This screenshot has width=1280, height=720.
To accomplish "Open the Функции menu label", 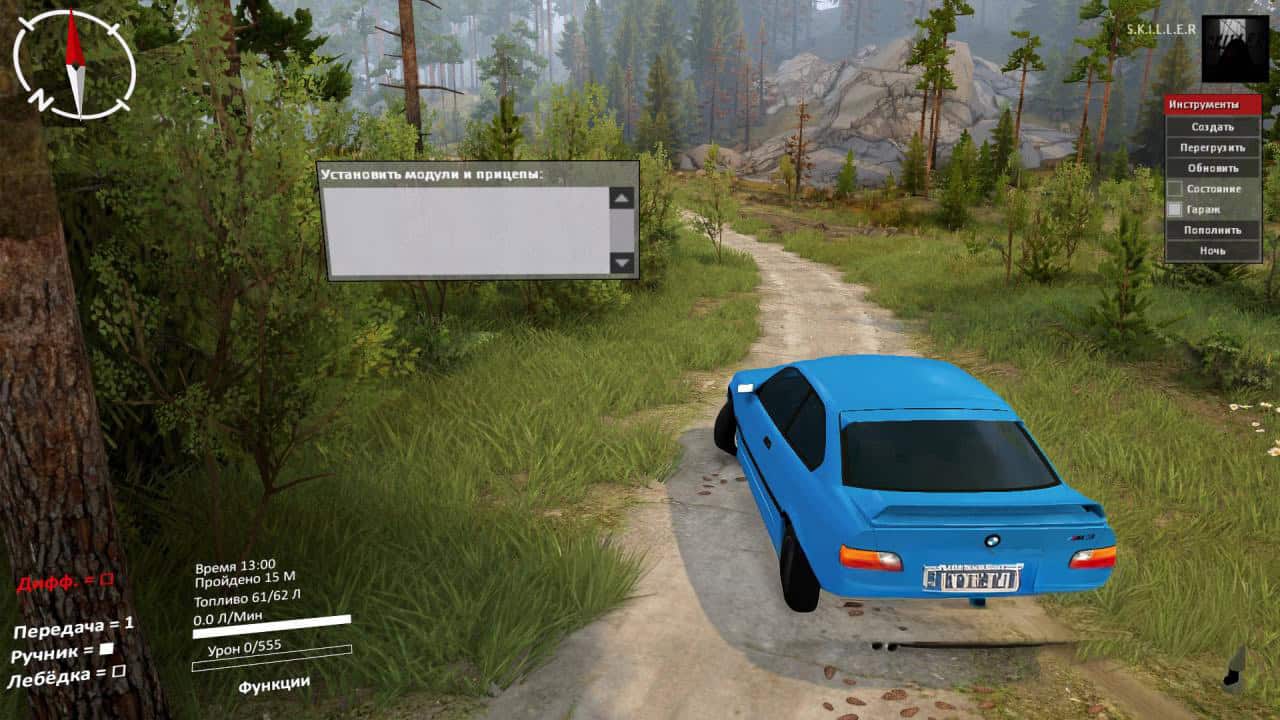I will 274,684.
